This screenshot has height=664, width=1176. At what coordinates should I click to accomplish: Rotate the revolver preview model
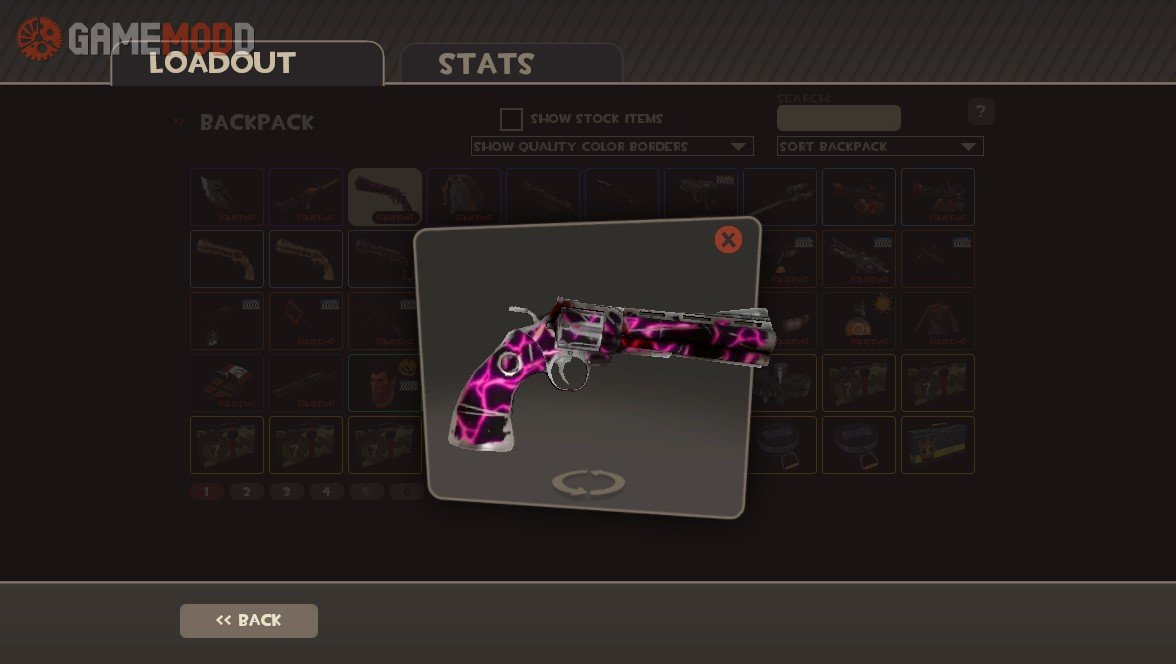[x=588, y=483]
